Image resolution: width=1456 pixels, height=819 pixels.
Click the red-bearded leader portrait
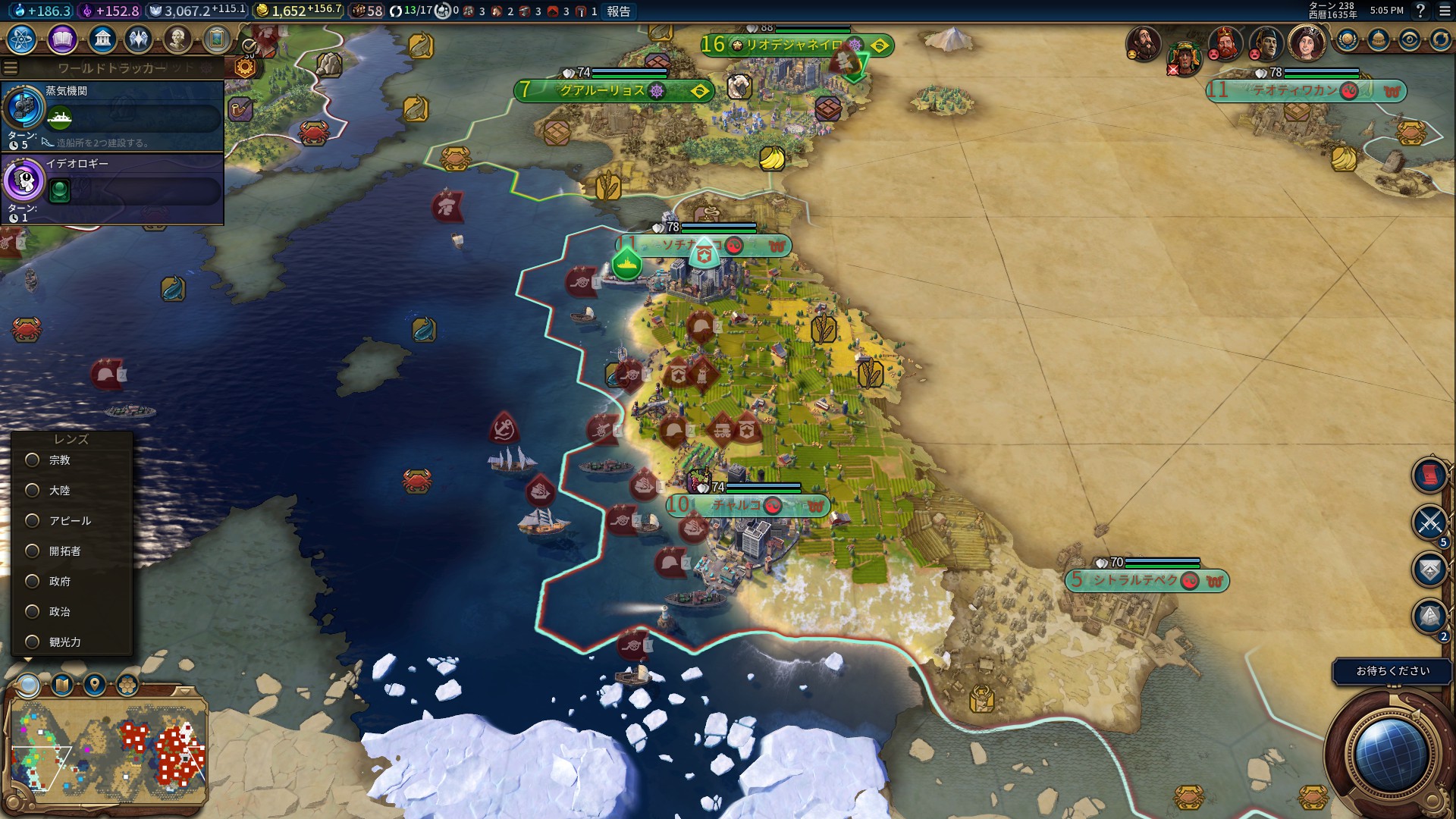[x=1224, y=43]
